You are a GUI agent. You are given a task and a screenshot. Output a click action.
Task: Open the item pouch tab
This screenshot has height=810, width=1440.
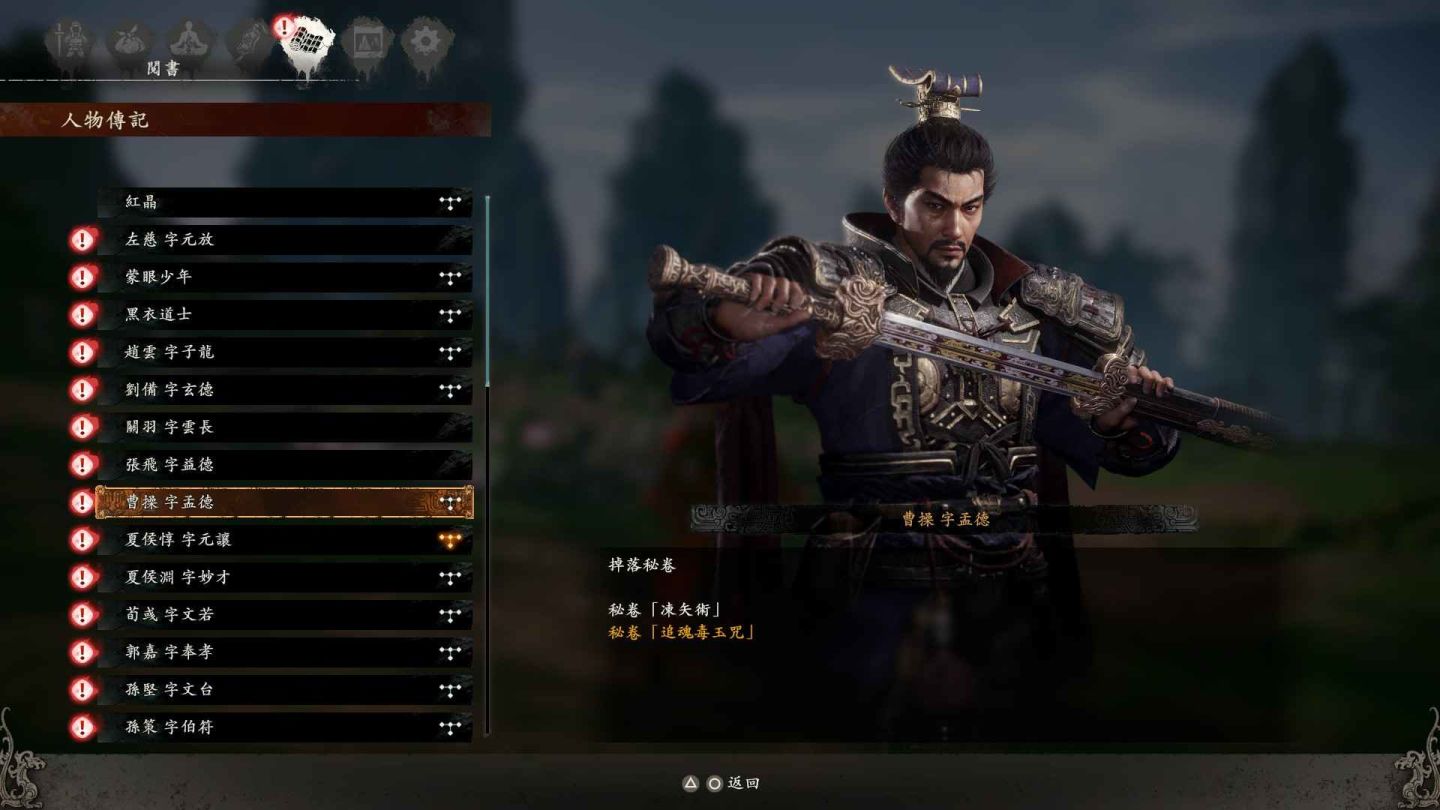pyautogui.click(x=130, y=43)
